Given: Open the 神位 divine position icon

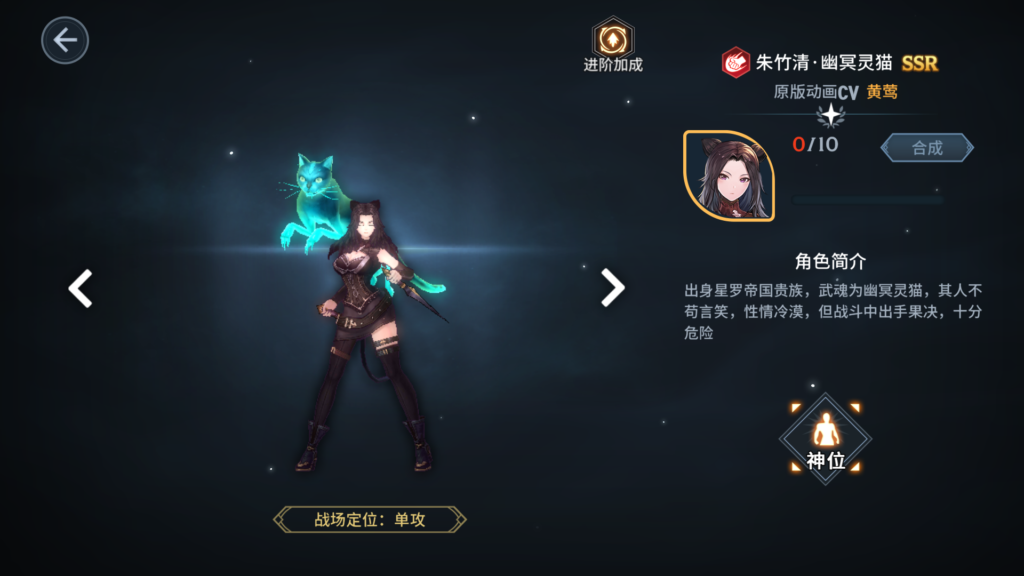Looking at the screenshot, I should pyautogui.click(x=825, y=438).
